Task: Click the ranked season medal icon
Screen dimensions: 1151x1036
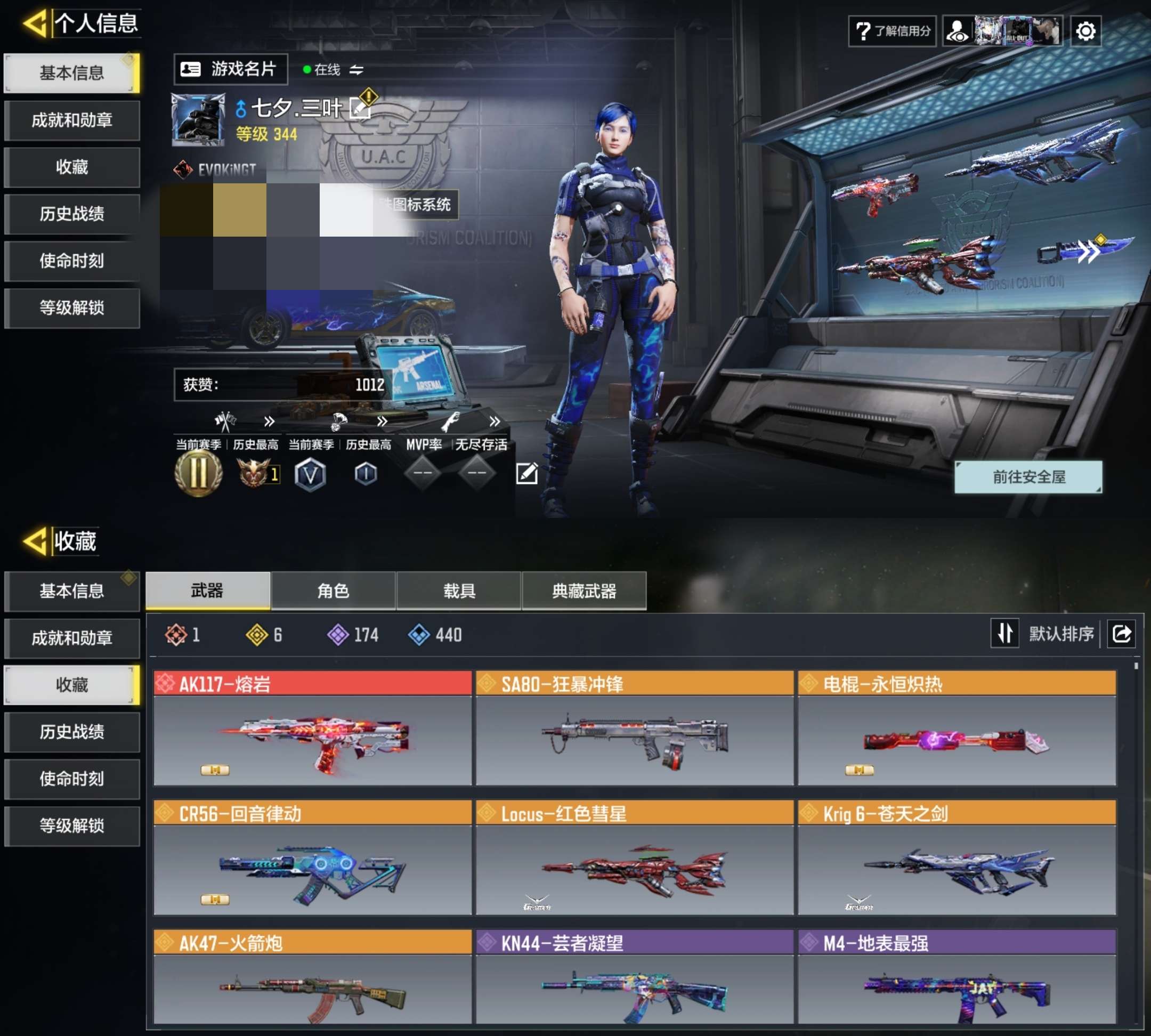Action: tap(198, 474)
